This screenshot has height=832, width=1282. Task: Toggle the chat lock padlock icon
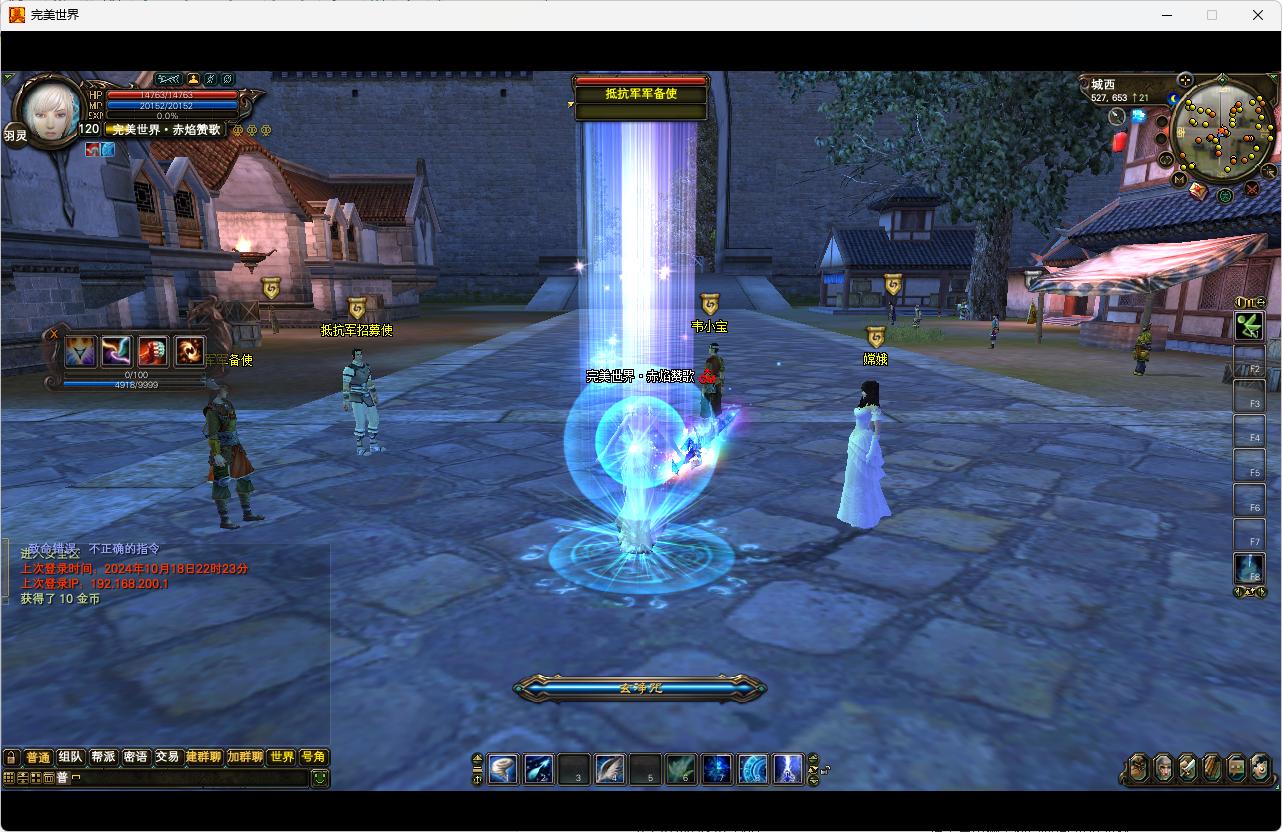coord(11,758)
